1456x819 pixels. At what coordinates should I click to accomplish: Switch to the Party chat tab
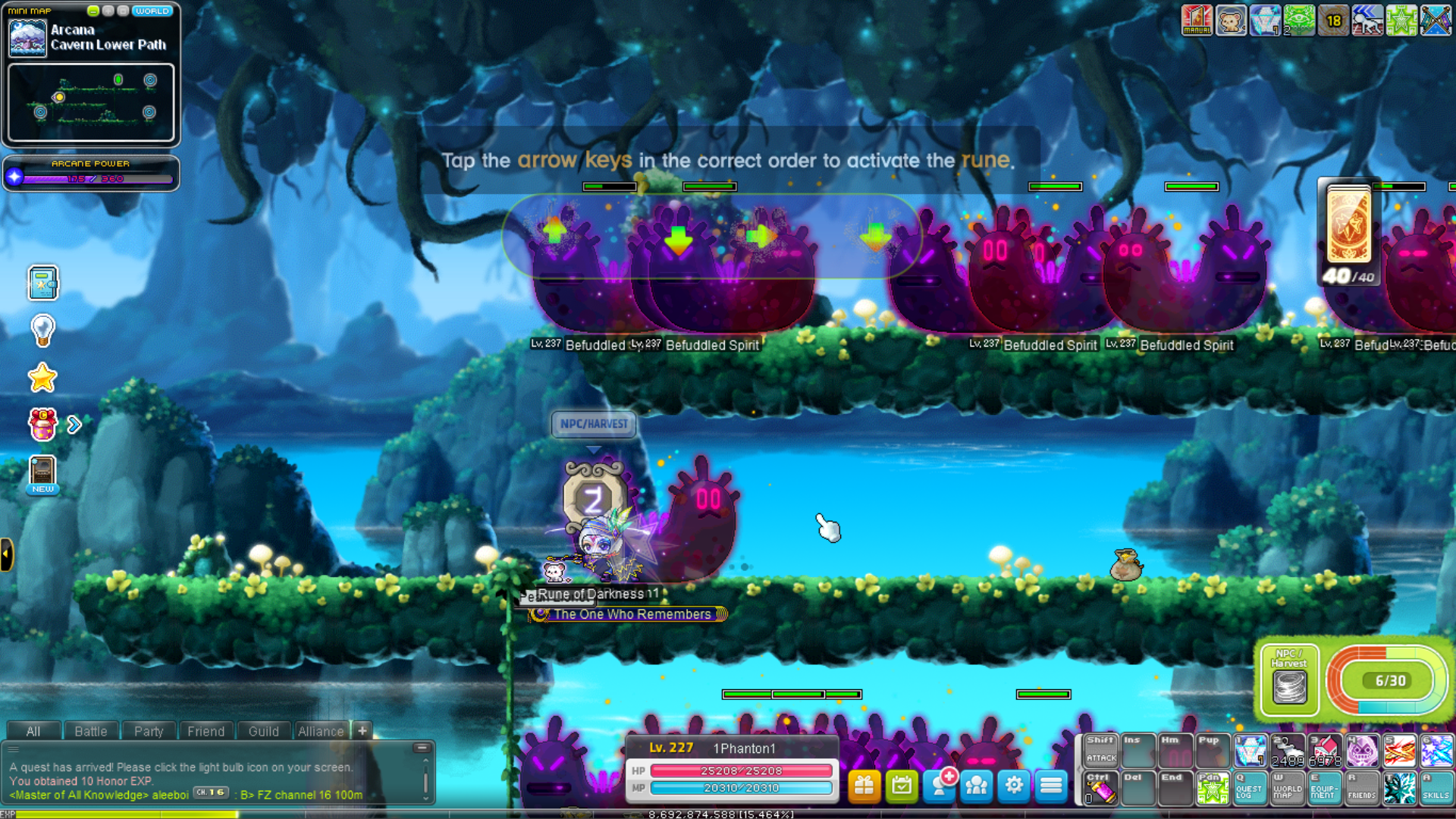149,731
